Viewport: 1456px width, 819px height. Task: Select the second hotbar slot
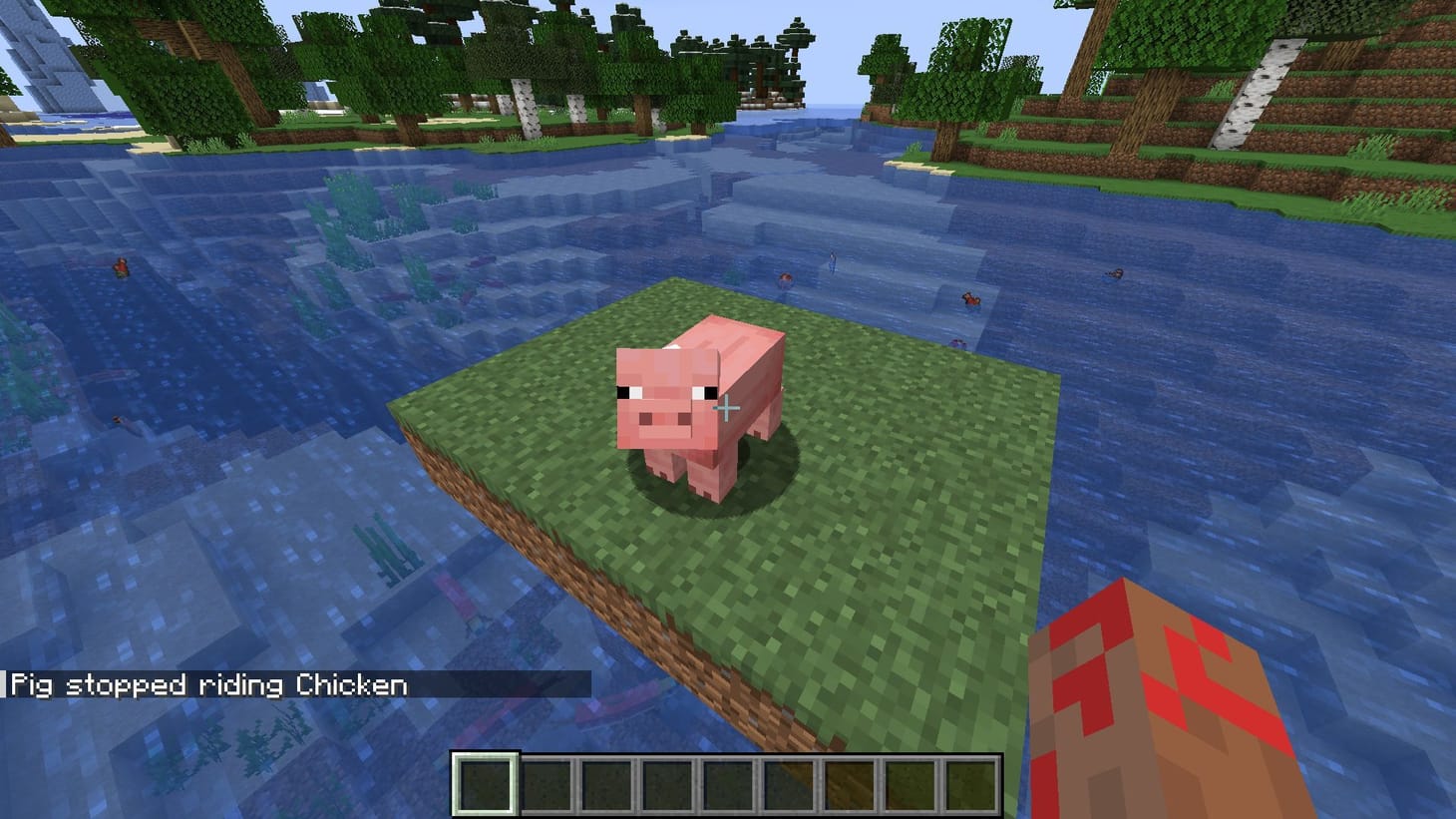tap(546, 783)
